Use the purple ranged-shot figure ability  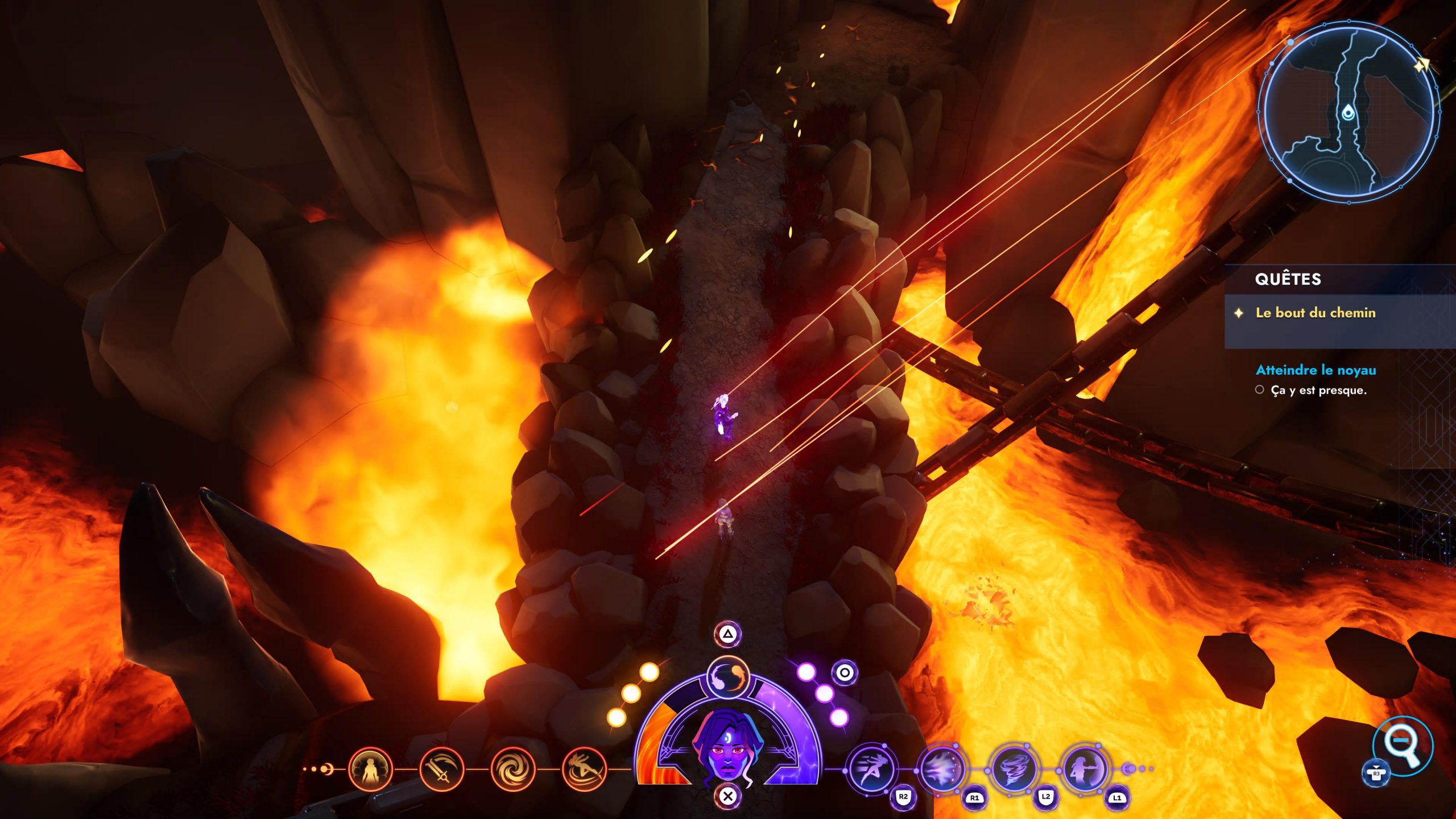pos(1085,770)
